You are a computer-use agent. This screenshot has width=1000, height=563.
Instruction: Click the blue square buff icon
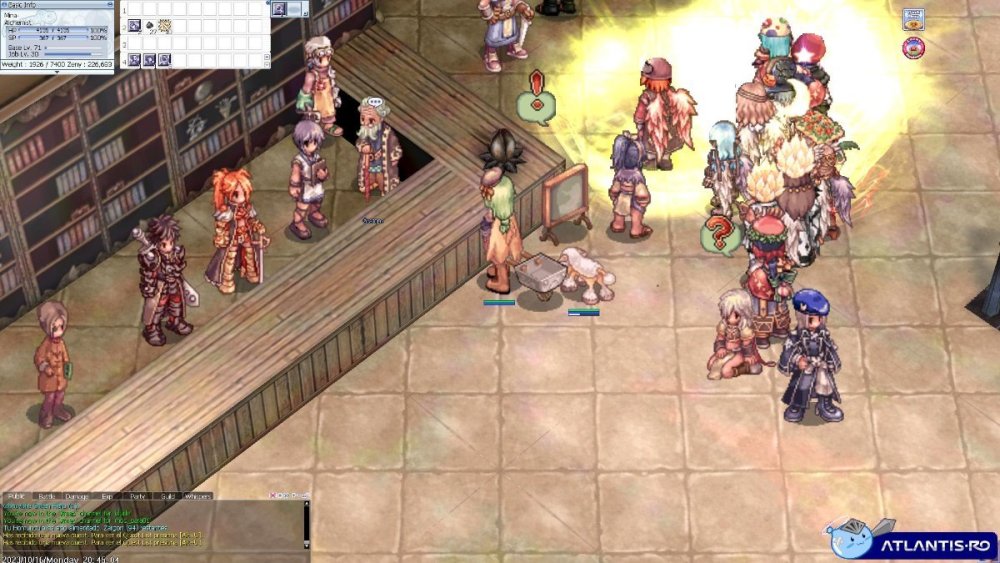tap(913, 19)
